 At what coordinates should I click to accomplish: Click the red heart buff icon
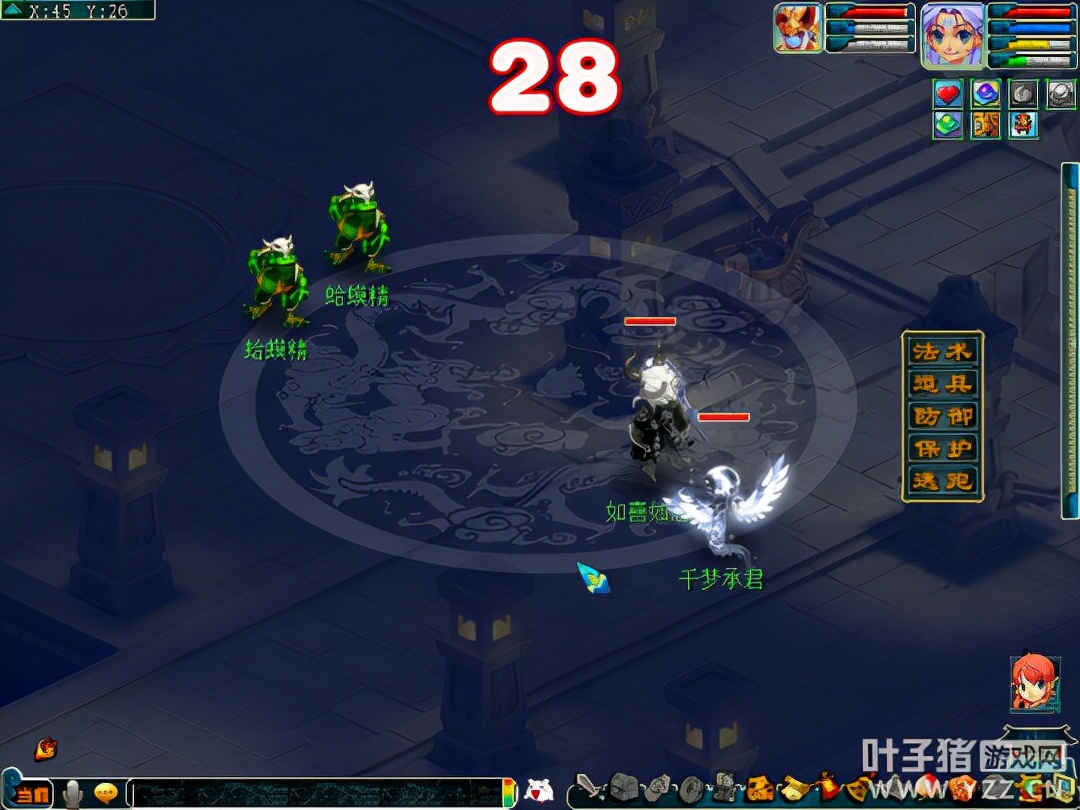click(948, 94)
